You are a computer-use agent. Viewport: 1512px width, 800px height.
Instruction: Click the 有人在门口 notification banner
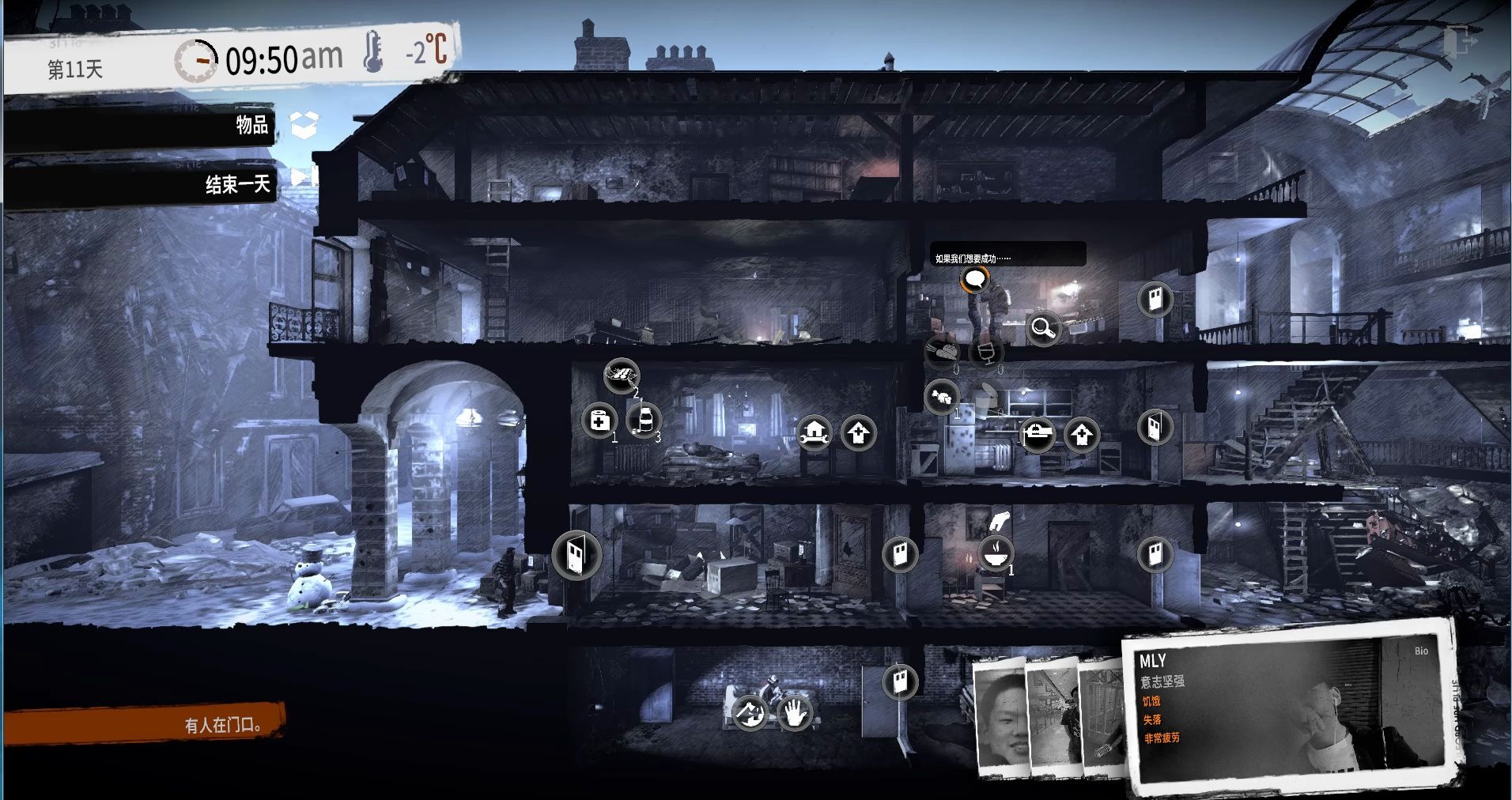(223, 724)
